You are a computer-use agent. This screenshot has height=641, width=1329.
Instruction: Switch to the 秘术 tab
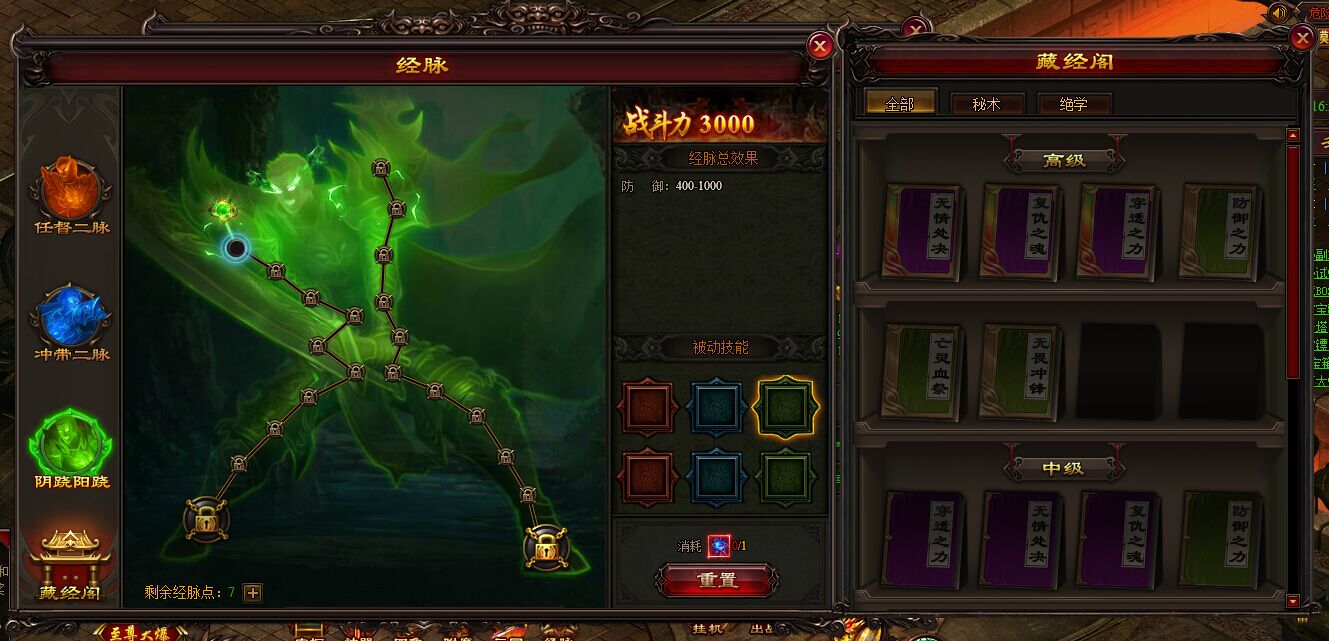986,104
